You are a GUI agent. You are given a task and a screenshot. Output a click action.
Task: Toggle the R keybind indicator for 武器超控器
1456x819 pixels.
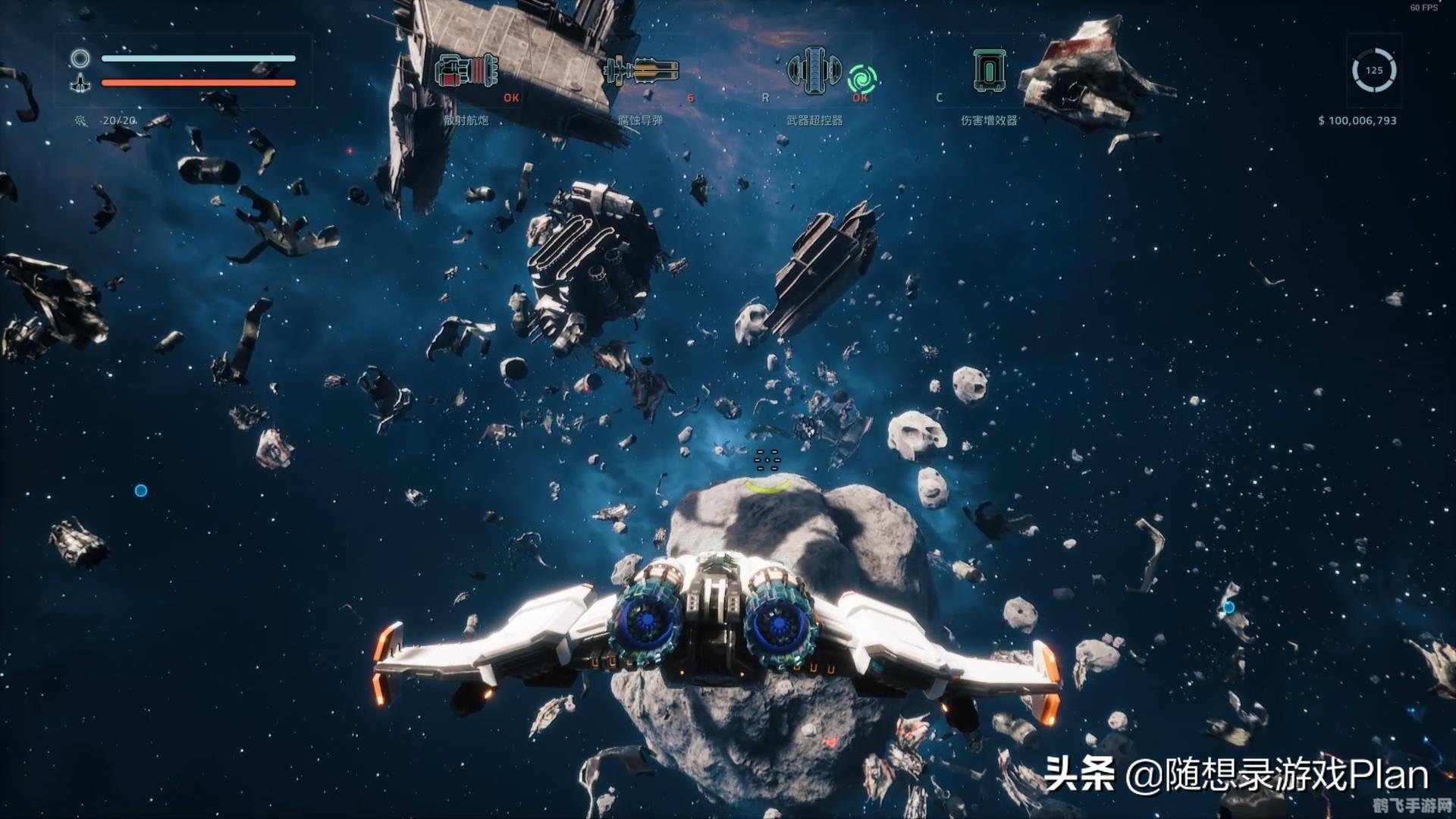tap(766, 97)
